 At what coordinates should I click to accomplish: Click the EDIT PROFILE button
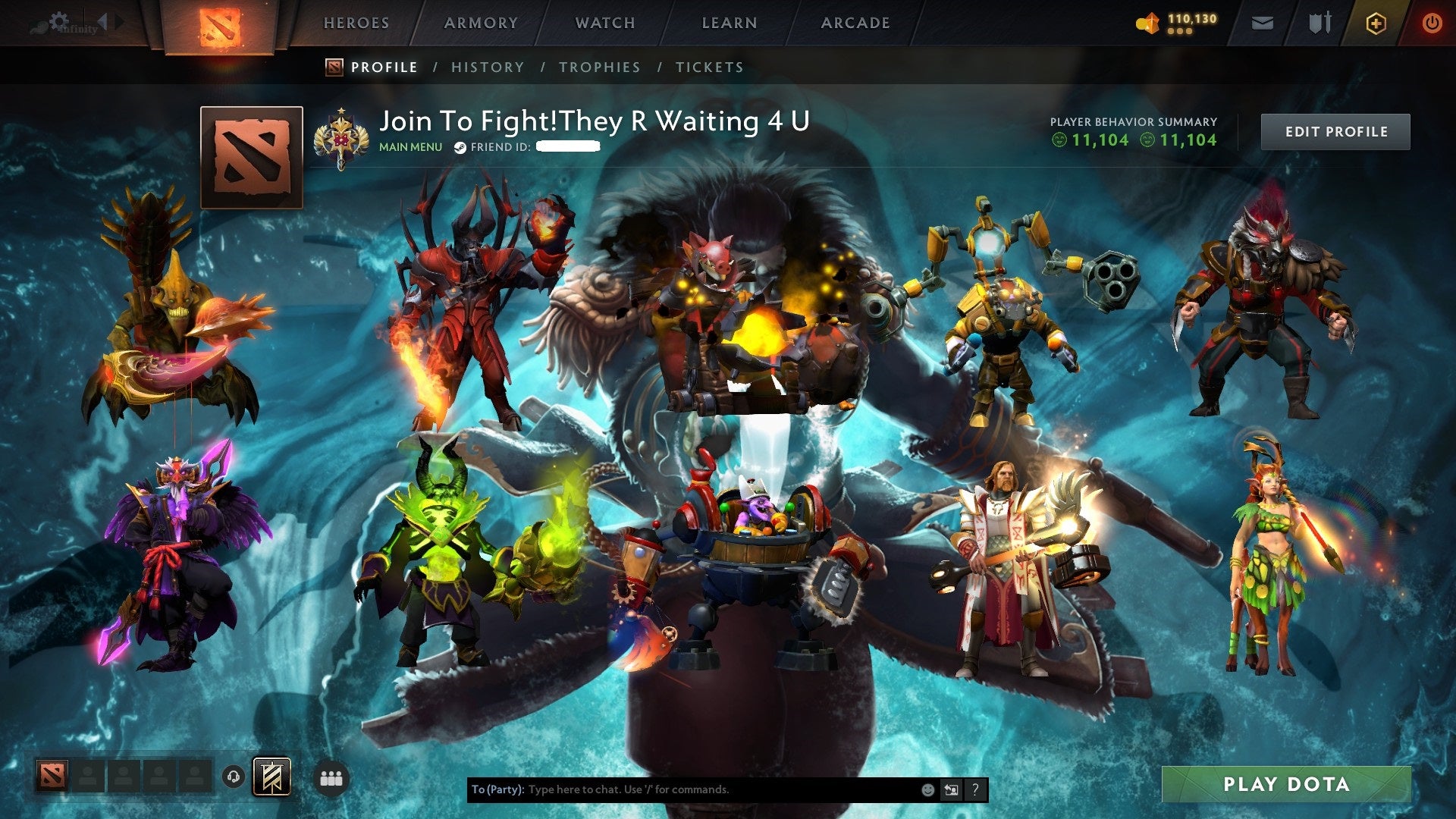tap(1335, 130)
